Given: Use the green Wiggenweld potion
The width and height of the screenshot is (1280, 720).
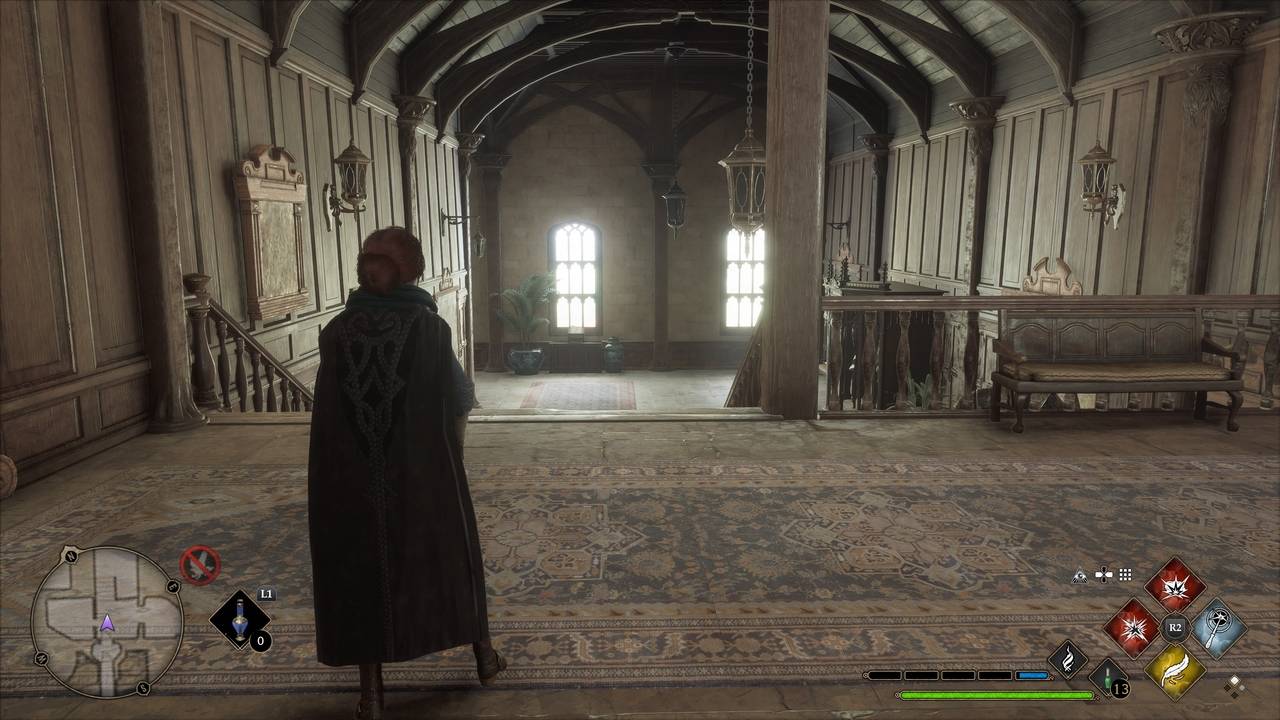Looking at the screenshot, I should 1108,677.
